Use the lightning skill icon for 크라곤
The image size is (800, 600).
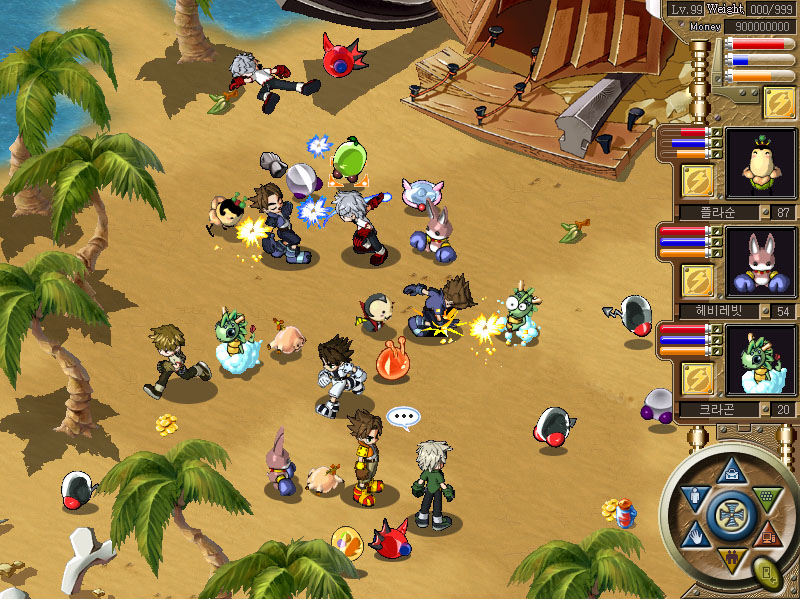point(696,376)
